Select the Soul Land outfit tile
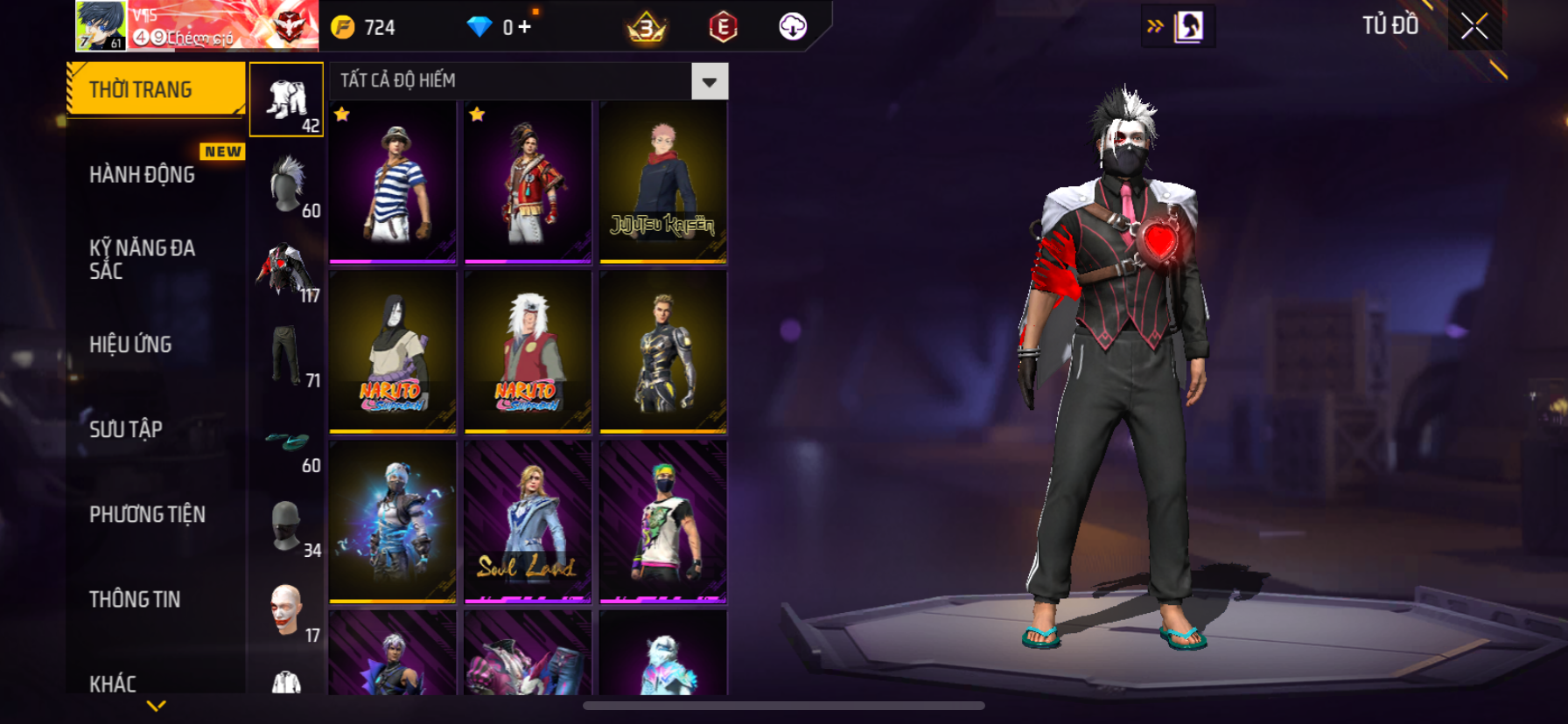 coord(528,522)
